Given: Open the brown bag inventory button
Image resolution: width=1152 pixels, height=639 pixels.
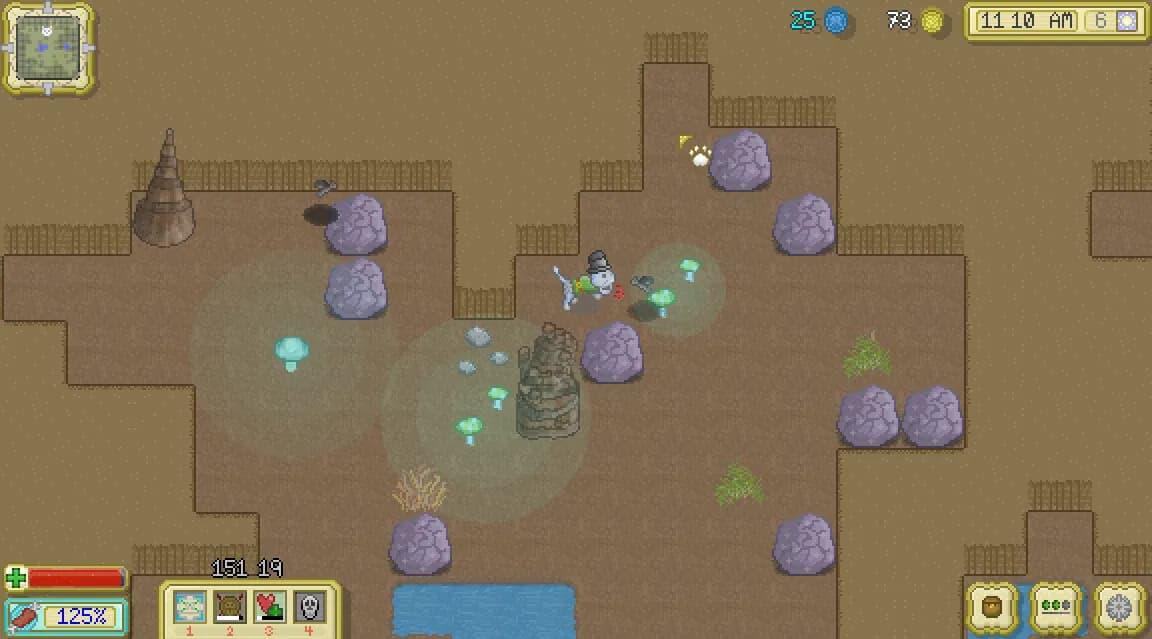Looking at the screenshot, I should [993, 607].
